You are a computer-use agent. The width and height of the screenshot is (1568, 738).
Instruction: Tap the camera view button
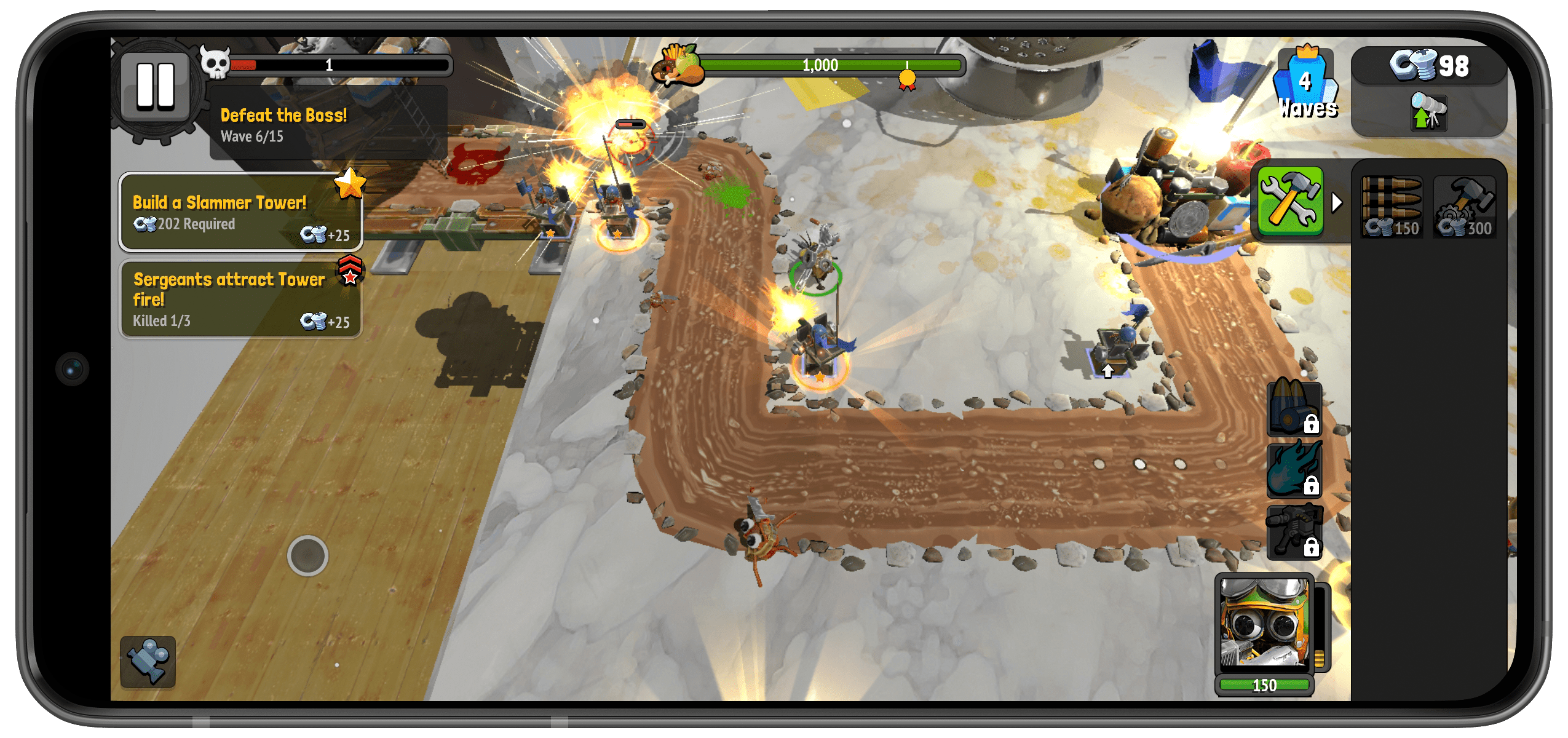[148, 661]
